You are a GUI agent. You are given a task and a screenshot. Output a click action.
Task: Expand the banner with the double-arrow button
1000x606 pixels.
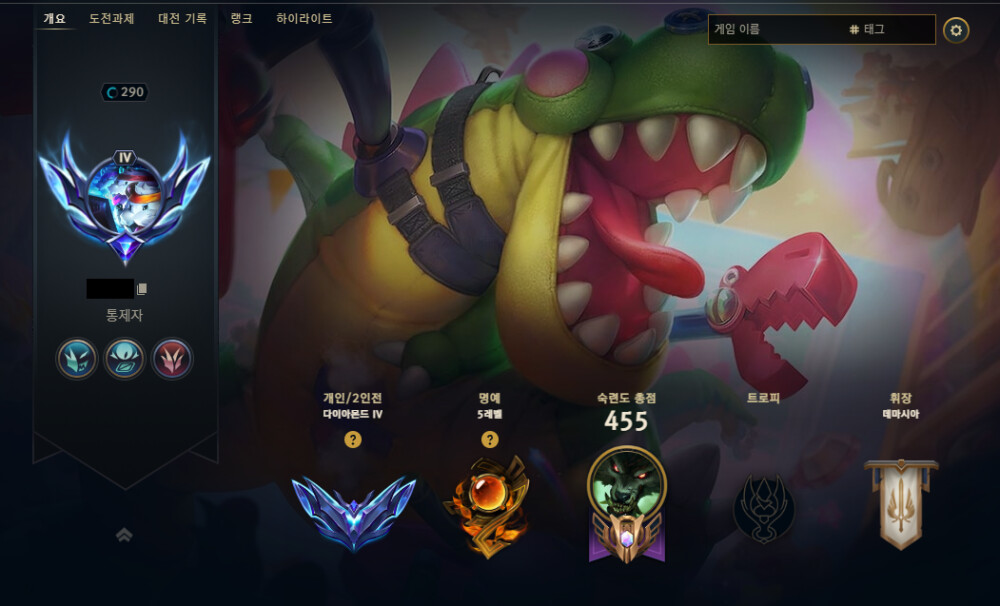124,535
